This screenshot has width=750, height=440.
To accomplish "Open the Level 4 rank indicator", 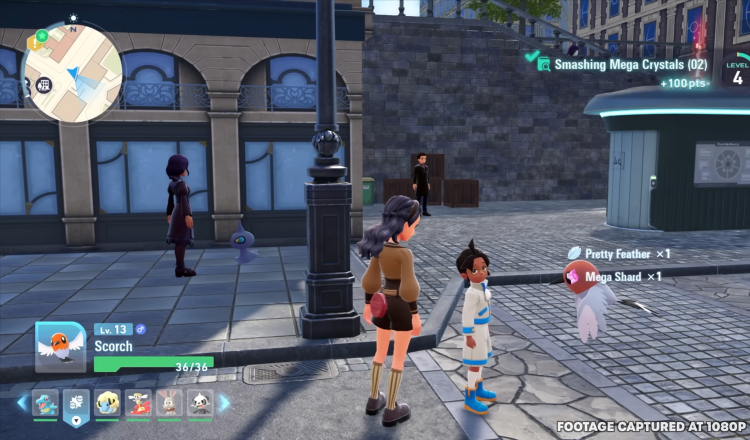I will pos(737,71).
